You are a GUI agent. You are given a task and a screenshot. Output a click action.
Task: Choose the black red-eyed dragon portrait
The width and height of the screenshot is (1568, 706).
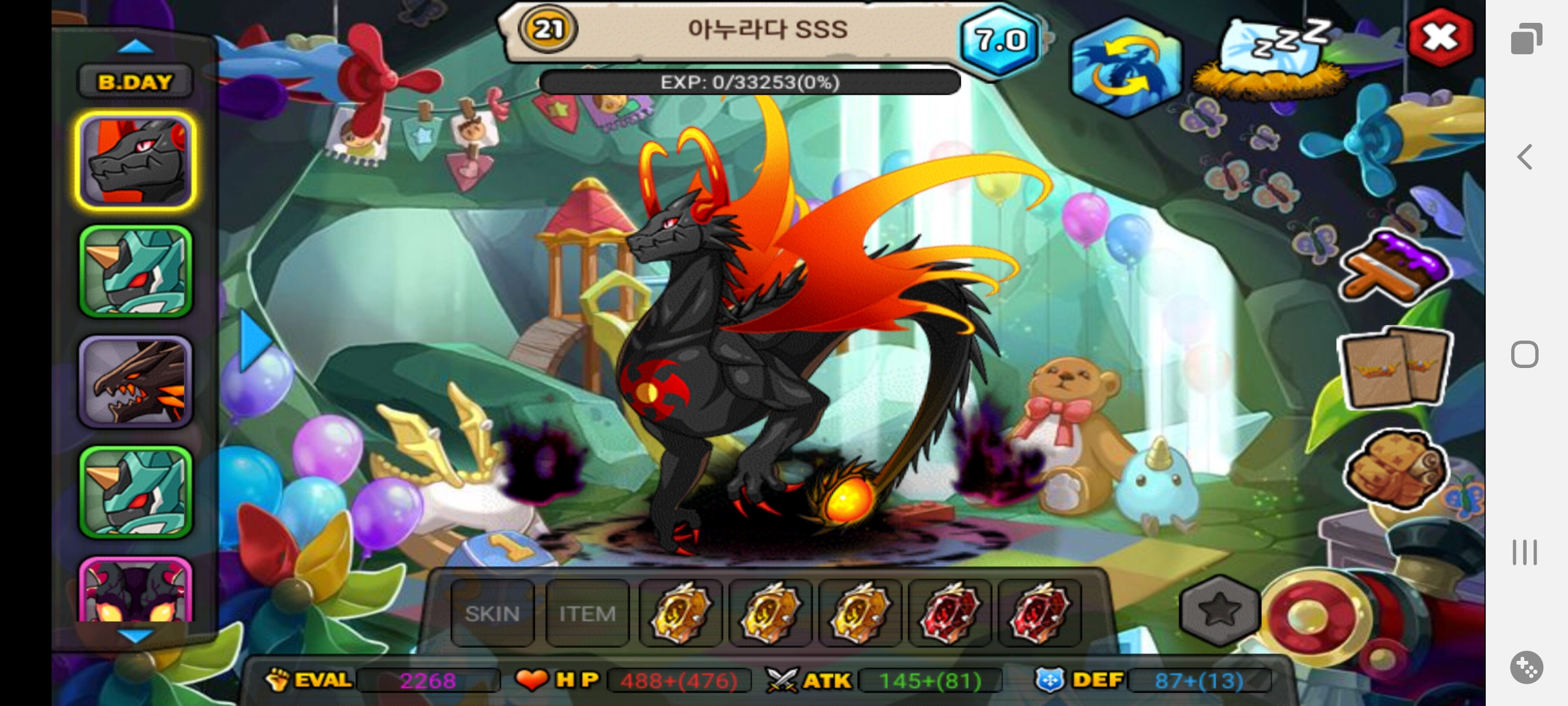tap(136, 161)
